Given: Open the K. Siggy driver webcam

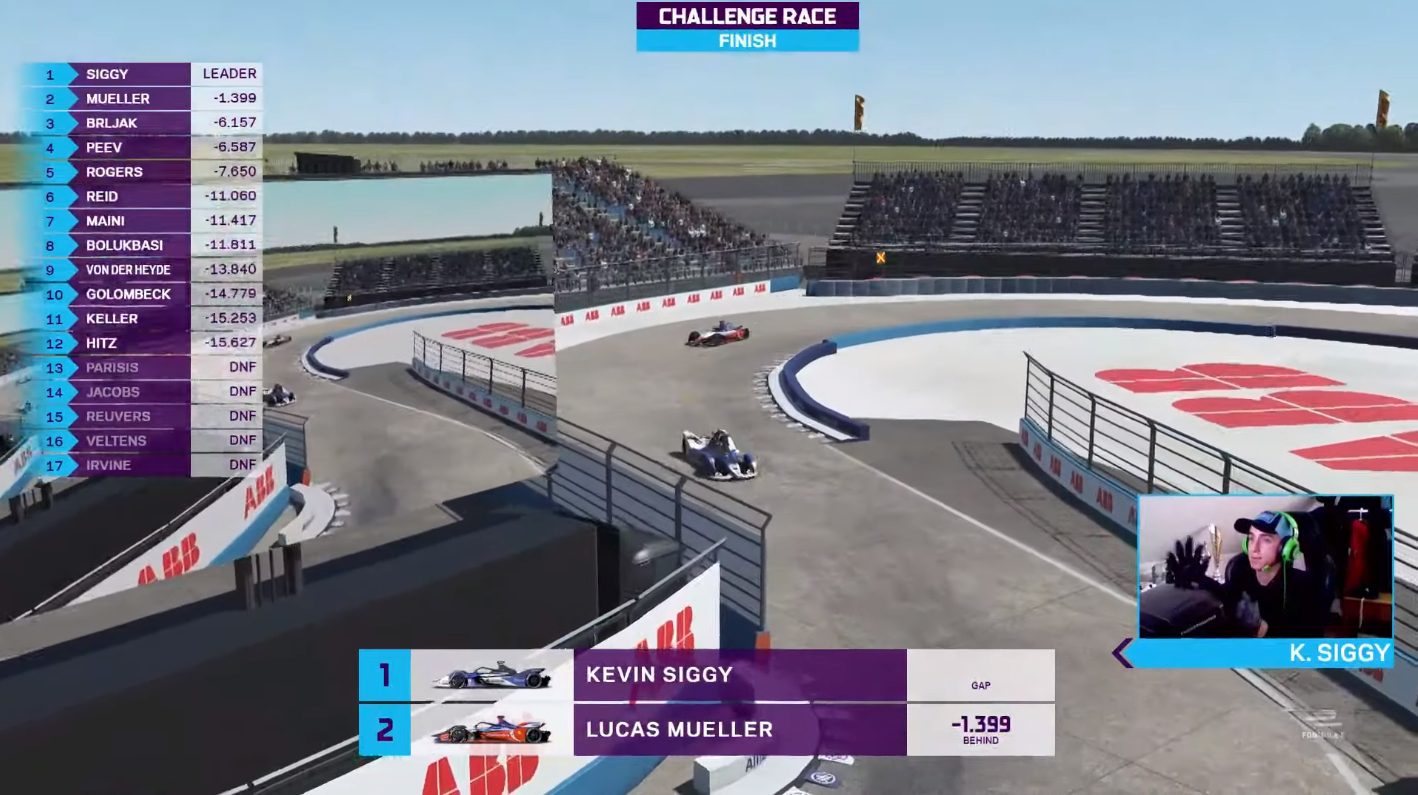Looking at the screenshot, I should [x=1265, y=567].
